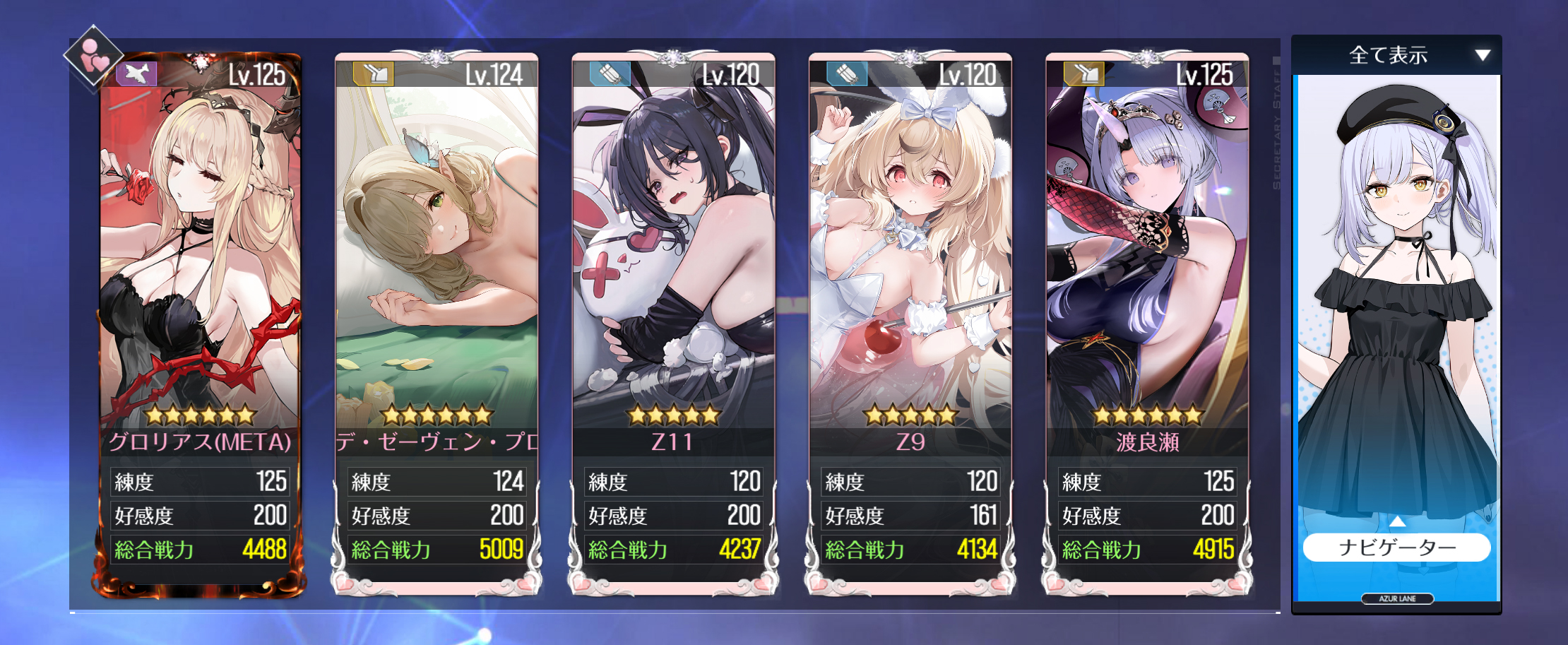Viewport: 1568px width, 645px height.
Task: Click the ナビゲーター button
Action: 1396,548
